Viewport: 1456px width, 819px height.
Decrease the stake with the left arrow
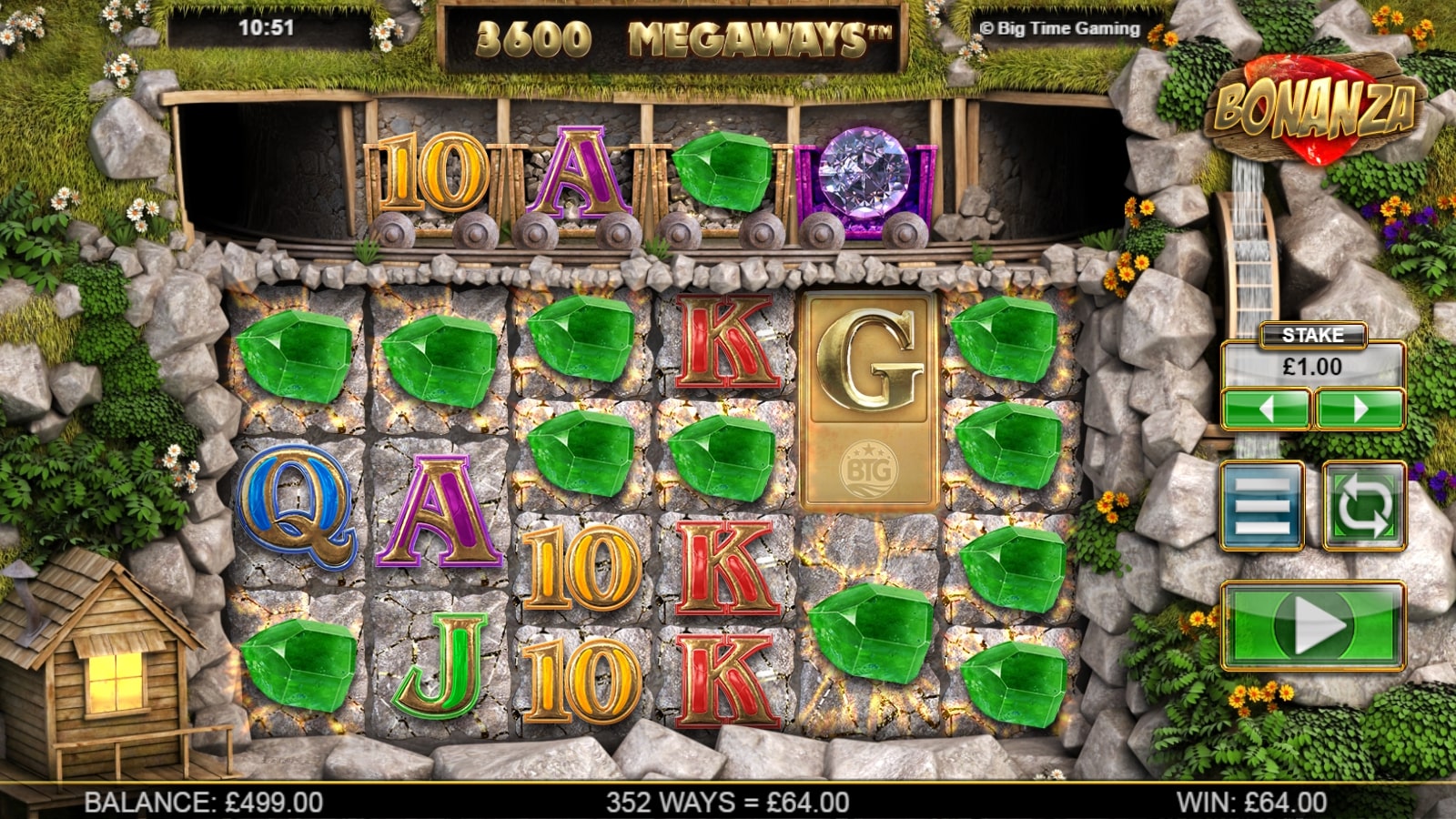pos(1266,409)
